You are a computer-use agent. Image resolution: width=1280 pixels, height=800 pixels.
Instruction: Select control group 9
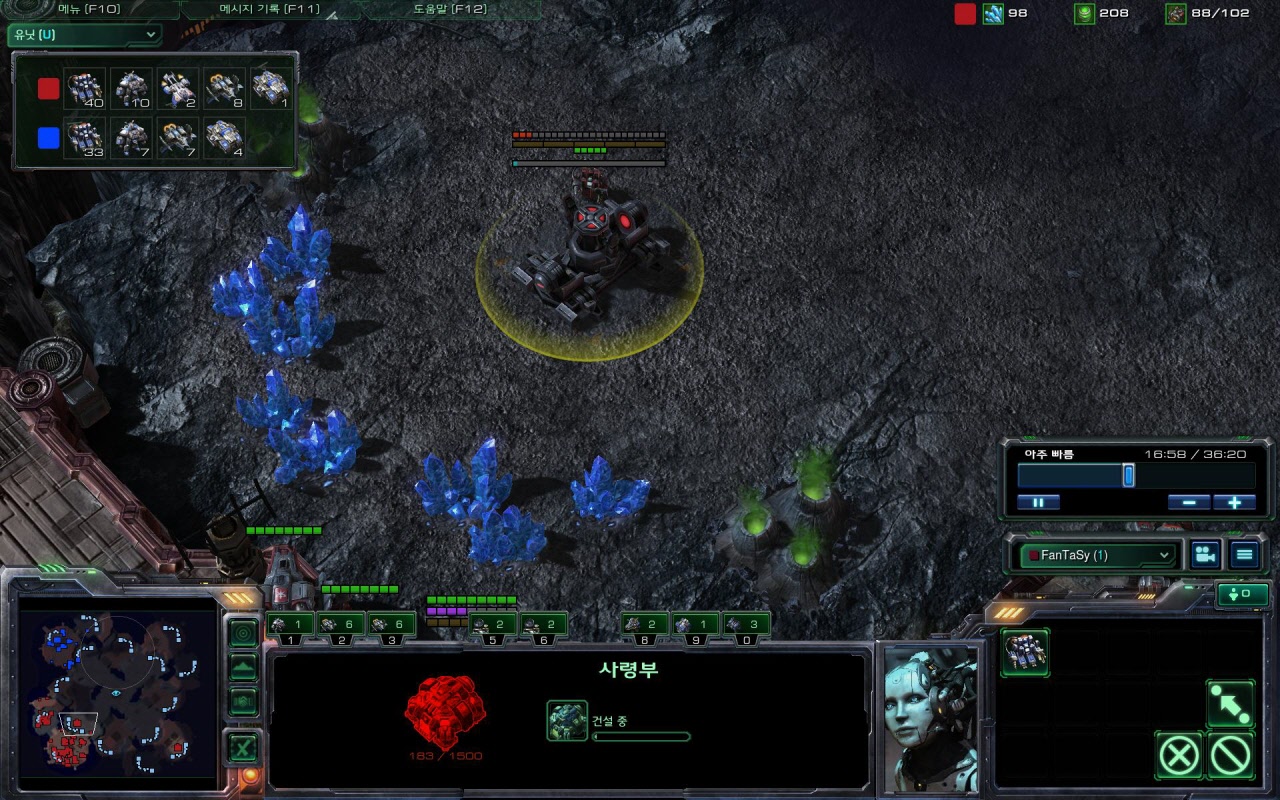tap(694, 627)
